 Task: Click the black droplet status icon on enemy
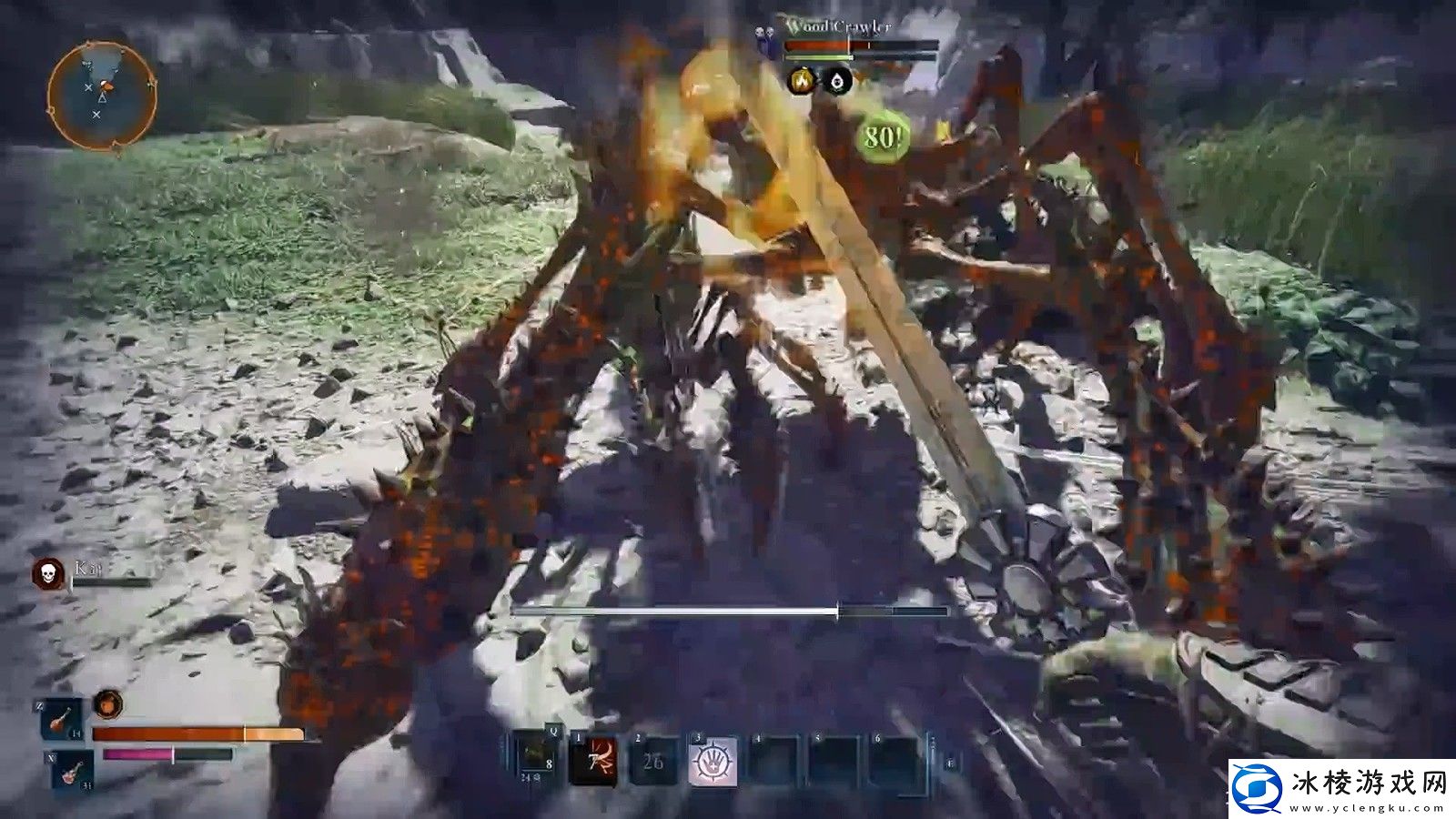(x=838, y=82)
